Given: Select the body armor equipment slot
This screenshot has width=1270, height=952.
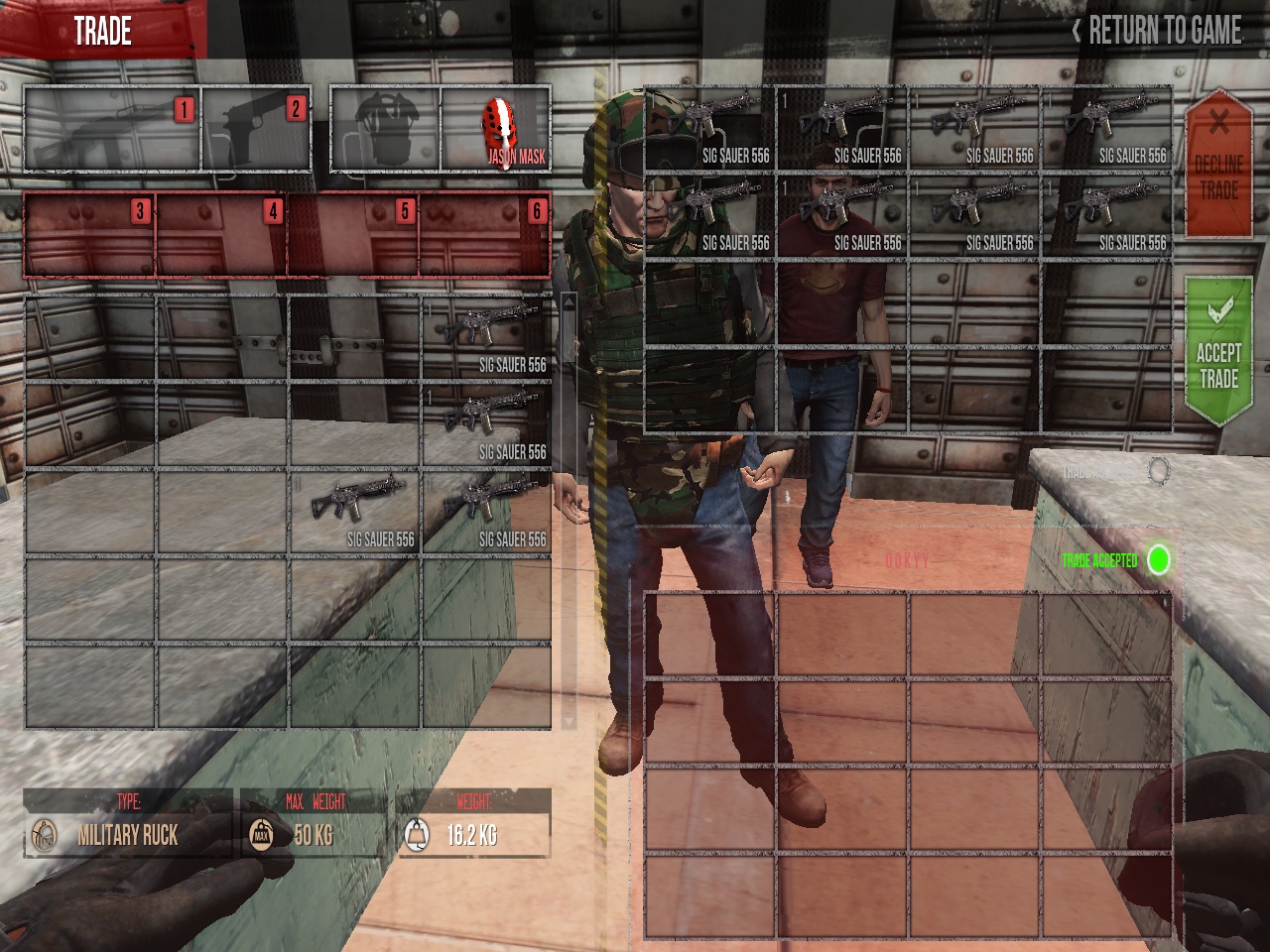Looking at the screenshot, I should pos(385,130).
